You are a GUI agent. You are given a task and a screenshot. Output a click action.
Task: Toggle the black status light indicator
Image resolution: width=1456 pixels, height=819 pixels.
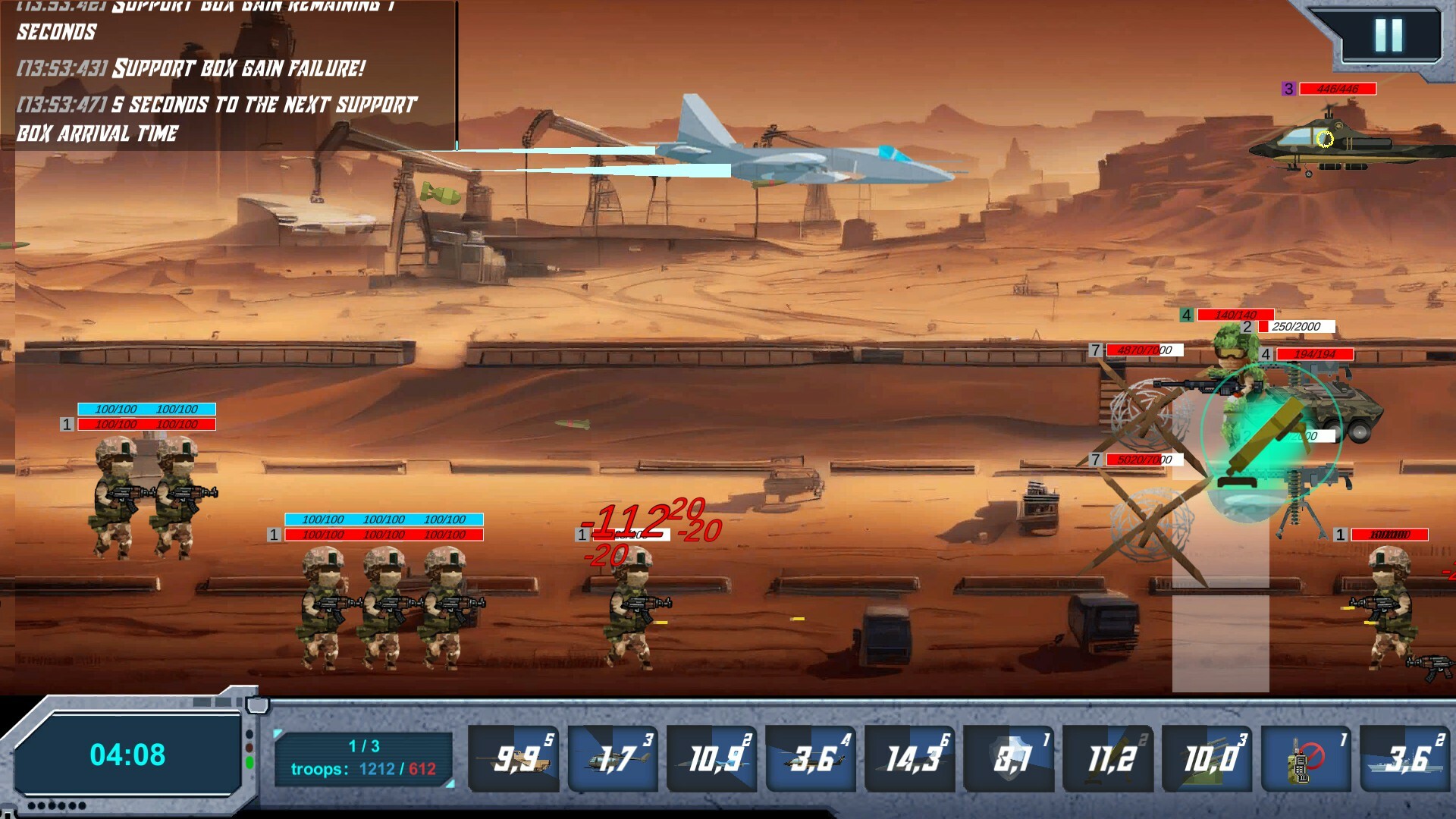coord(249,733)
